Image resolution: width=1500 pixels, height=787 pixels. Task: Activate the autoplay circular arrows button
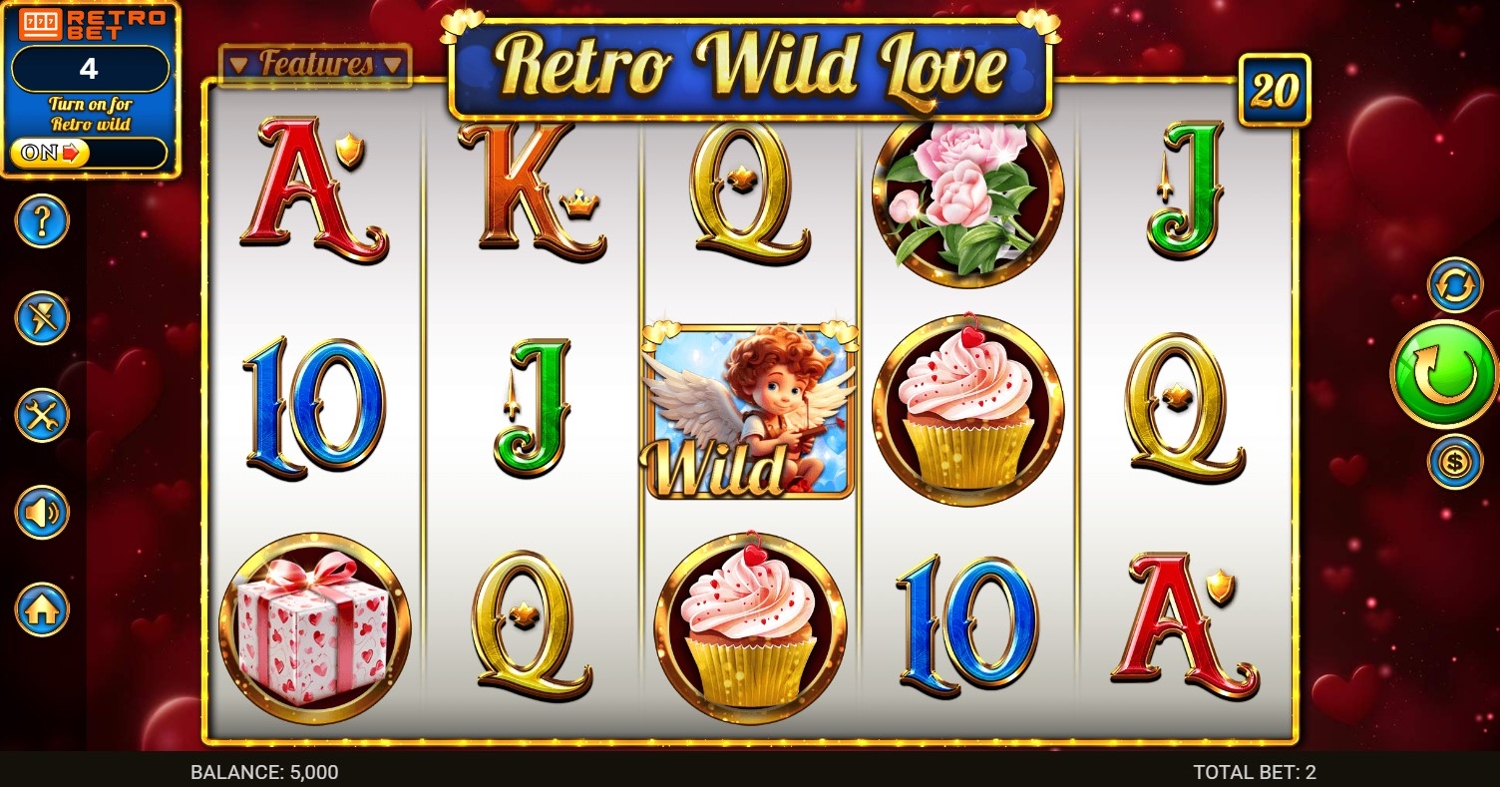pyautogui.click(x=1454, y=284)
